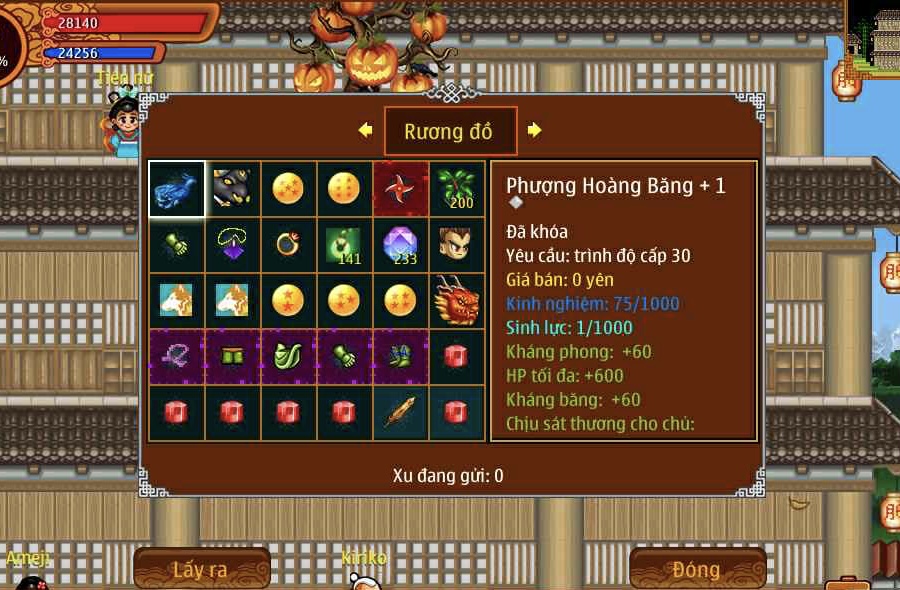Screen dimensions: 900x590
Task: Go to next page with right arrow
Action: point(535,130)
